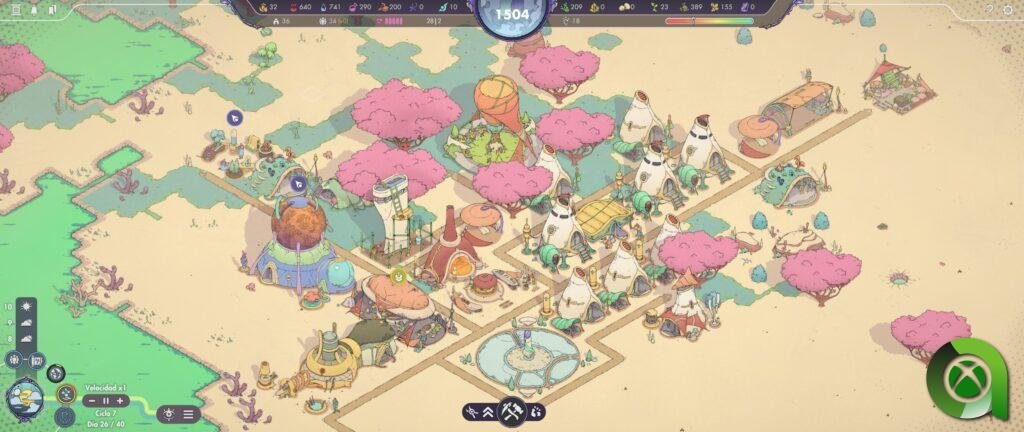This screenshot has height=432, width=1024.
Task: Decrease game speed with the minus button
Action: tap(90, 401)
